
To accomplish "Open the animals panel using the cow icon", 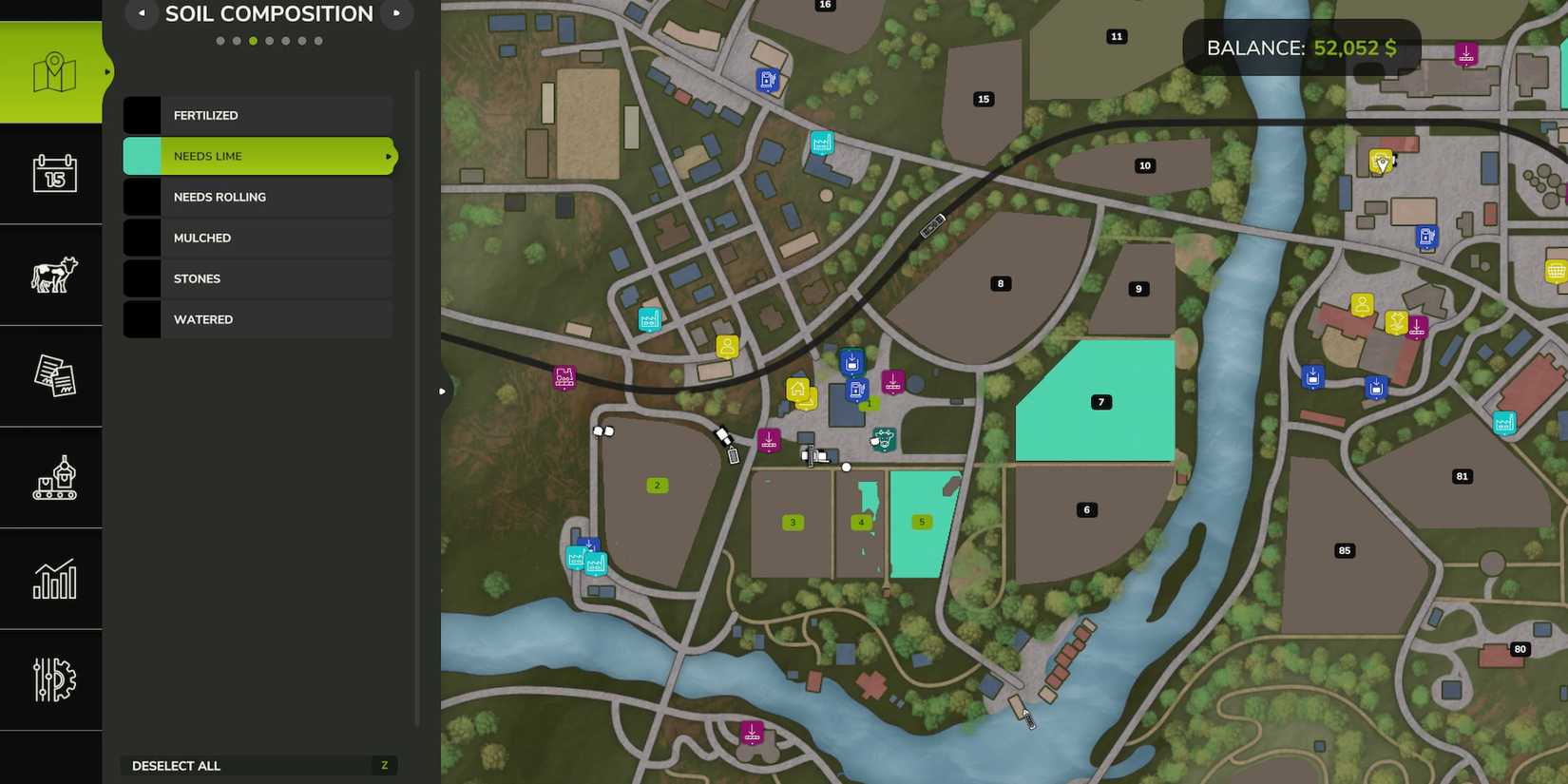I will [x=52, y=275].
